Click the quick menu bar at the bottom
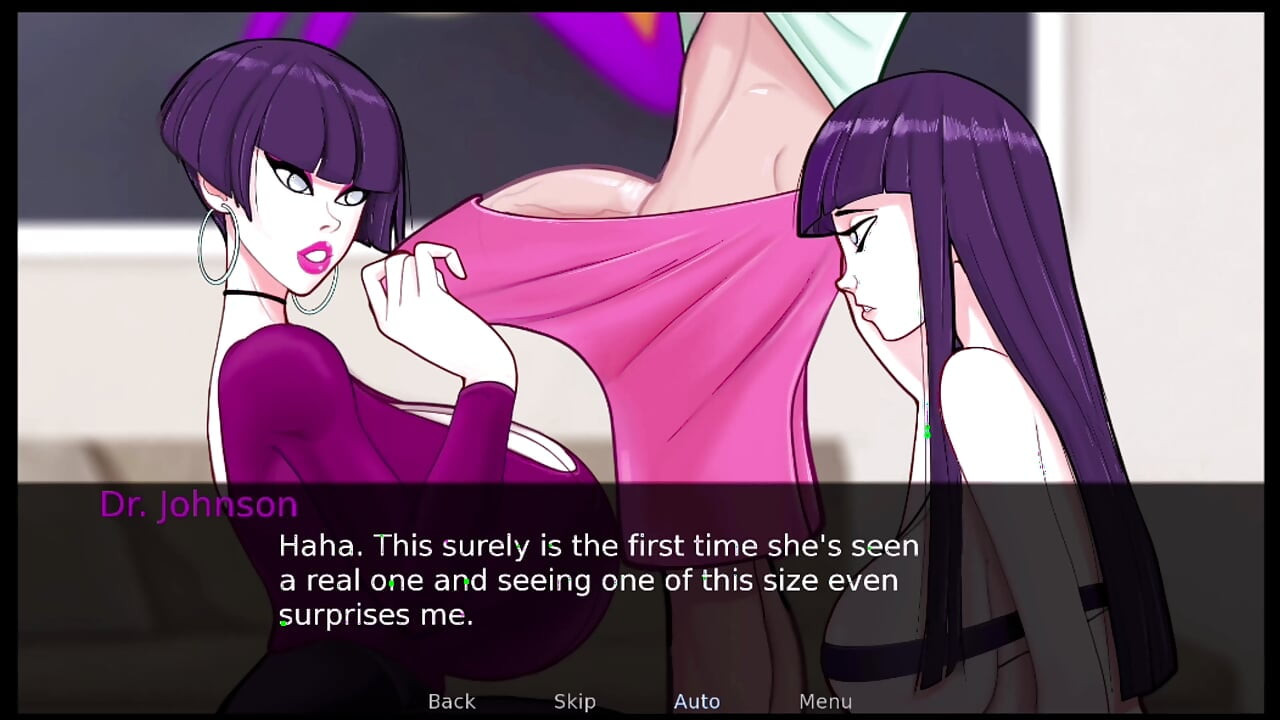This screenshot has width=1280, height=720. [640, 701]
